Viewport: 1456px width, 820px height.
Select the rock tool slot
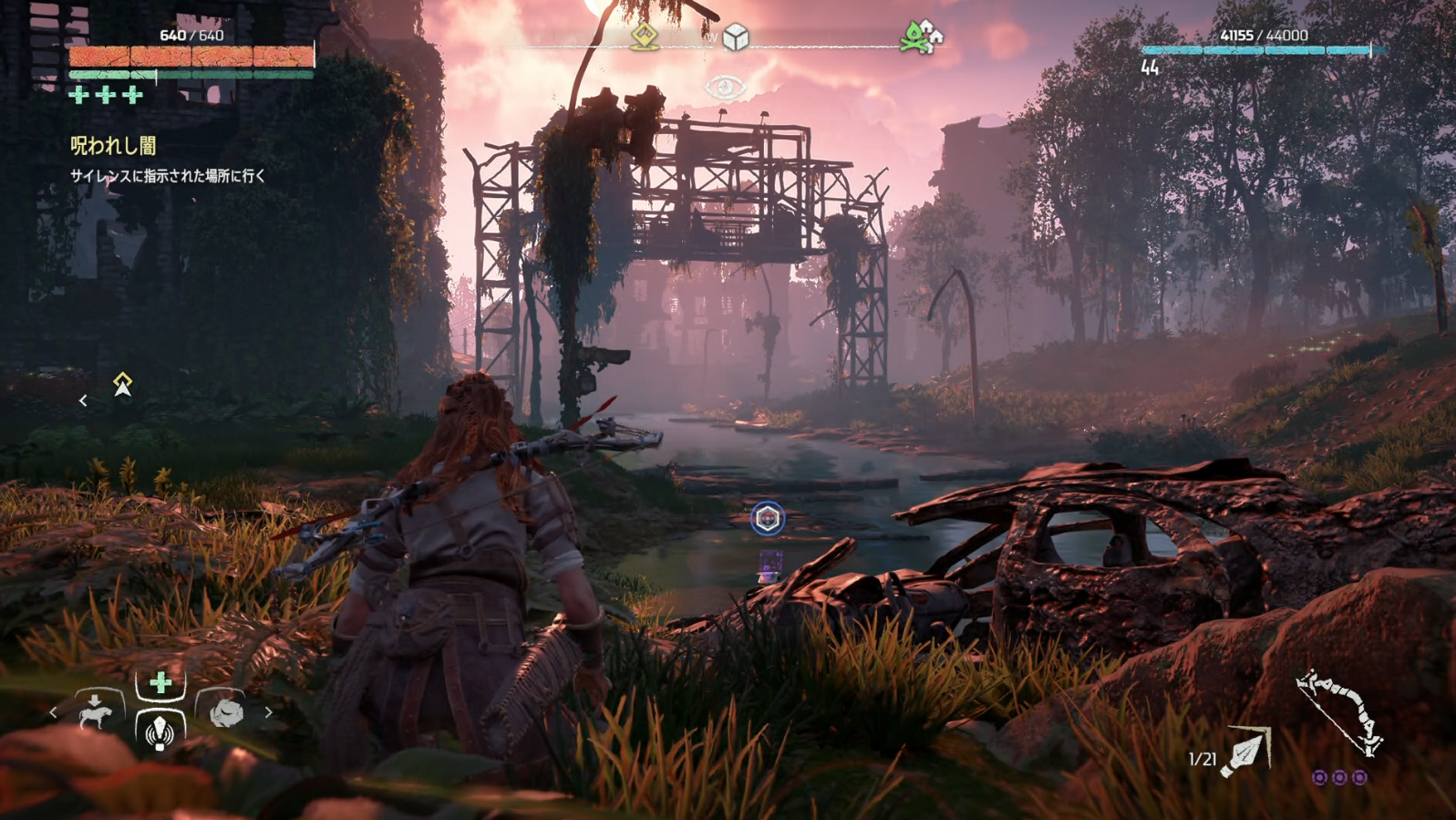point(225,711)
